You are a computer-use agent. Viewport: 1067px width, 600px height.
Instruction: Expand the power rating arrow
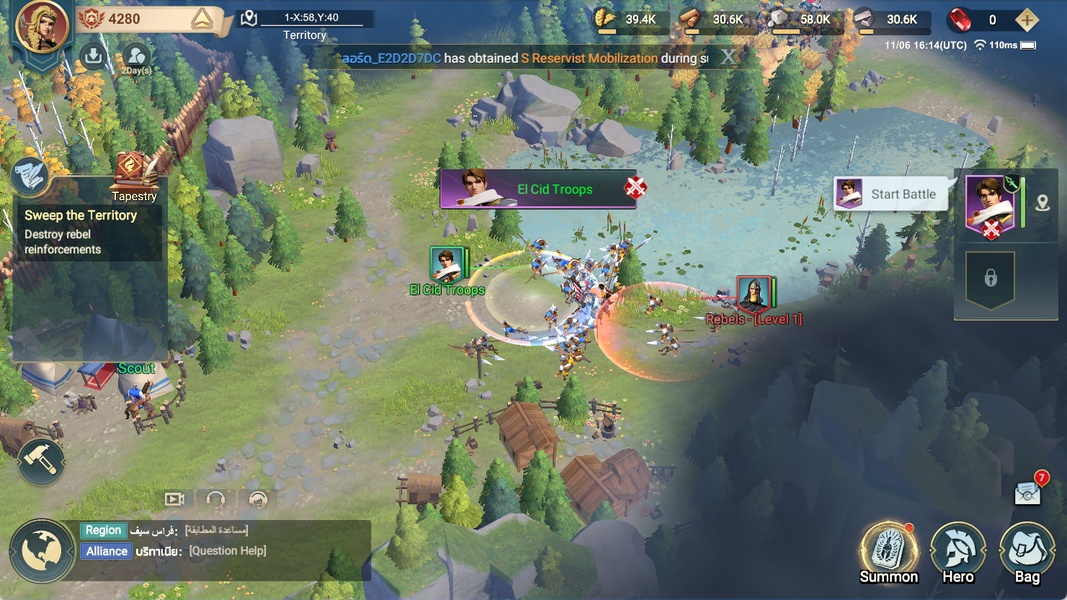click(x=203, y=19)
